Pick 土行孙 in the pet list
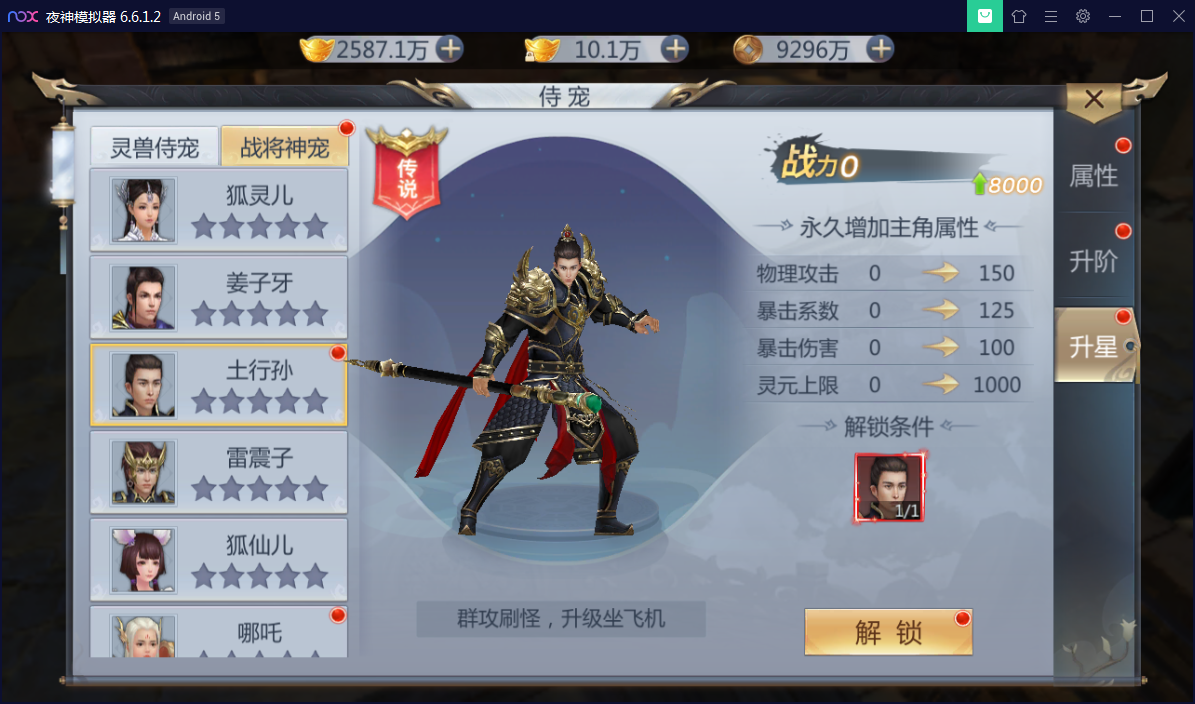The image size is (1195, 704). (x=219, y=385)
